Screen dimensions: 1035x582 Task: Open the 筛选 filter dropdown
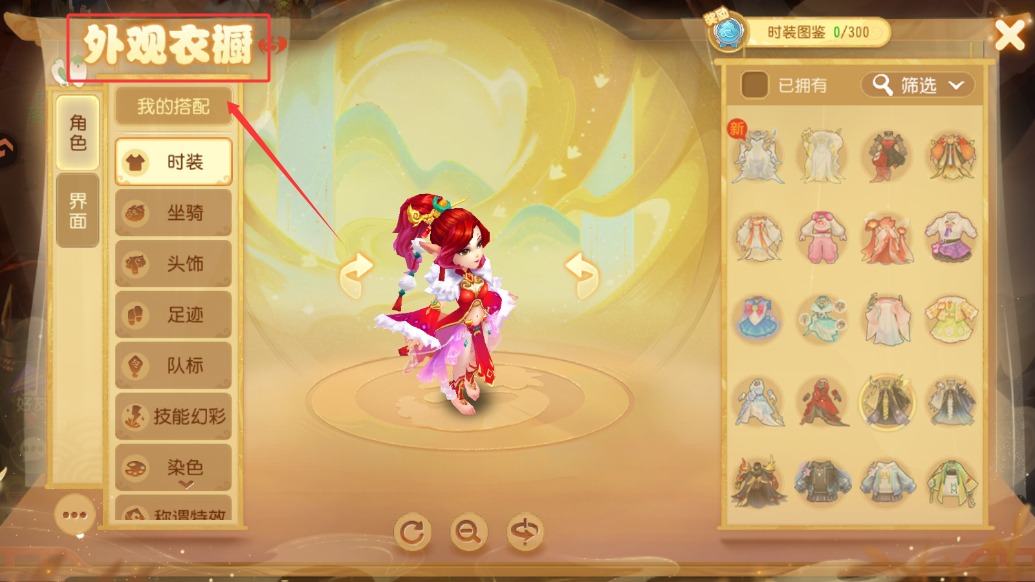click(918, 85)
